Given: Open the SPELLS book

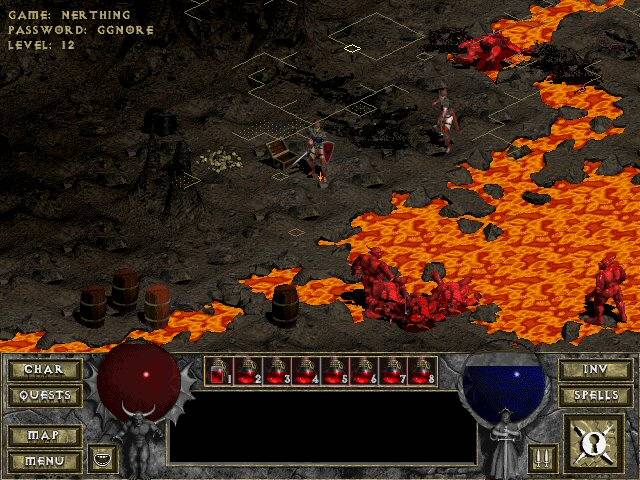Looking at the screenshot, I should (x=595, y=395).
